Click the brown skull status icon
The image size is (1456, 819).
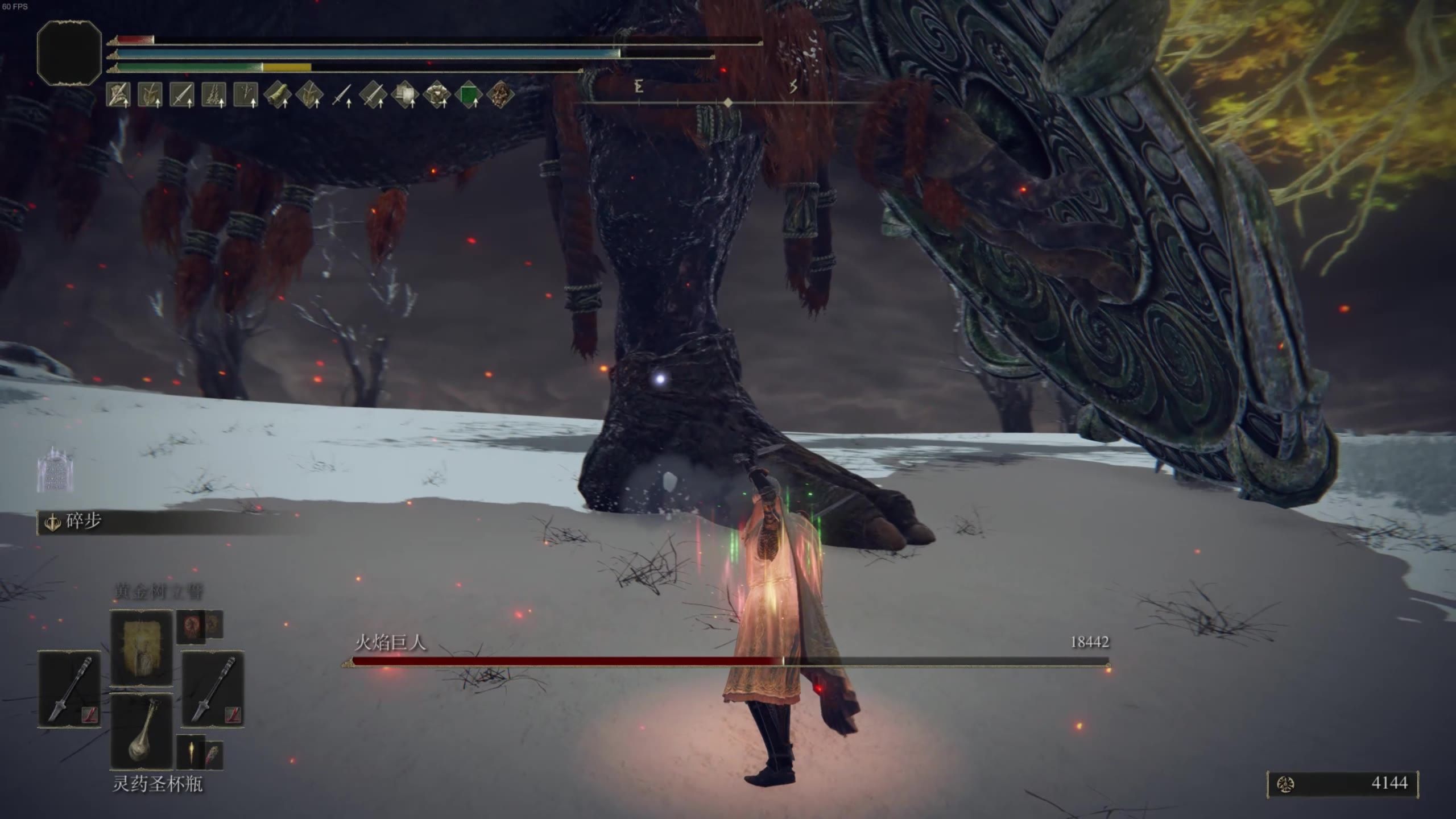tap(500, 95)
